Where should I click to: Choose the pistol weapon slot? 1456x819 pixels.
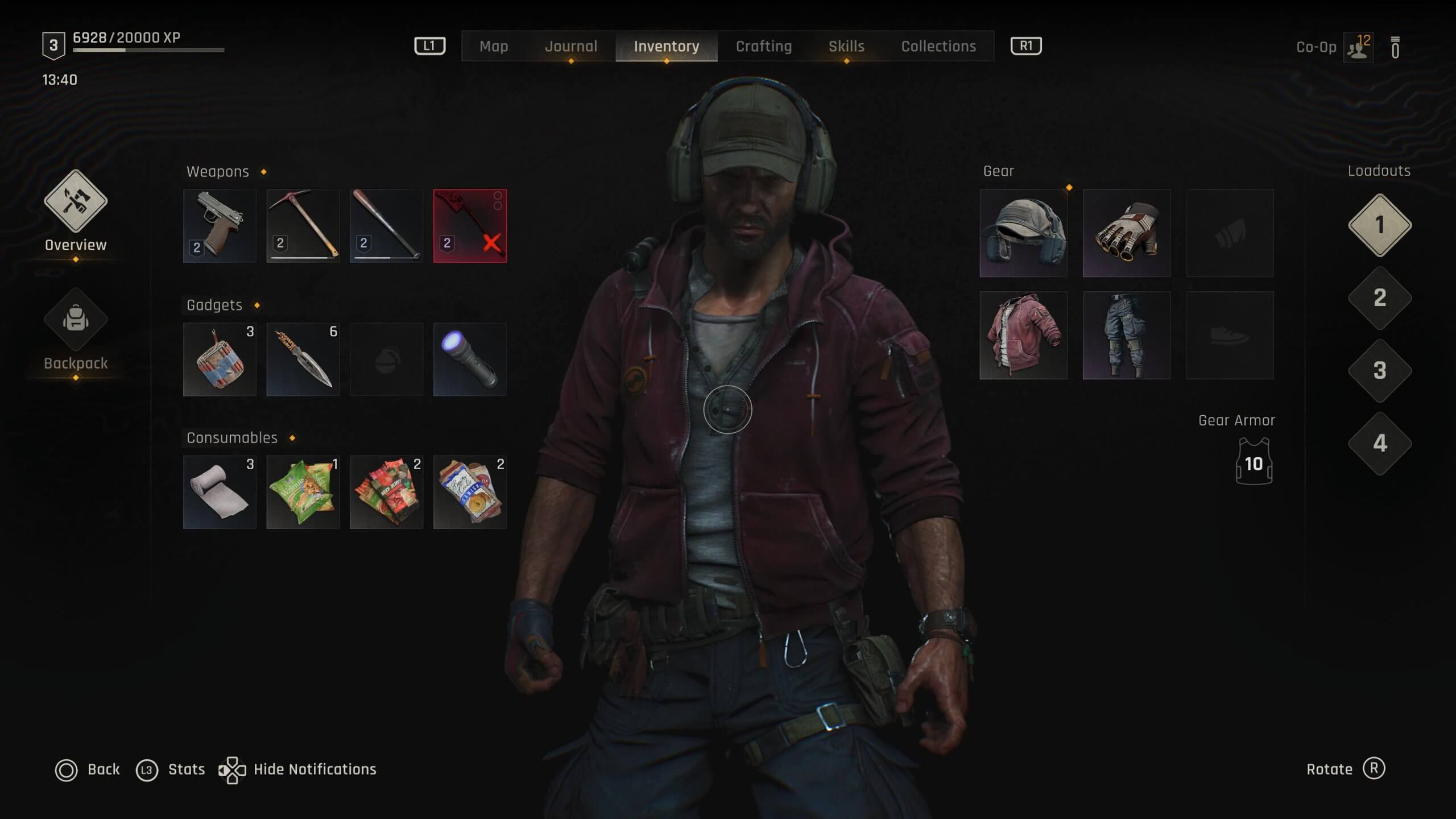pos(220,226)
